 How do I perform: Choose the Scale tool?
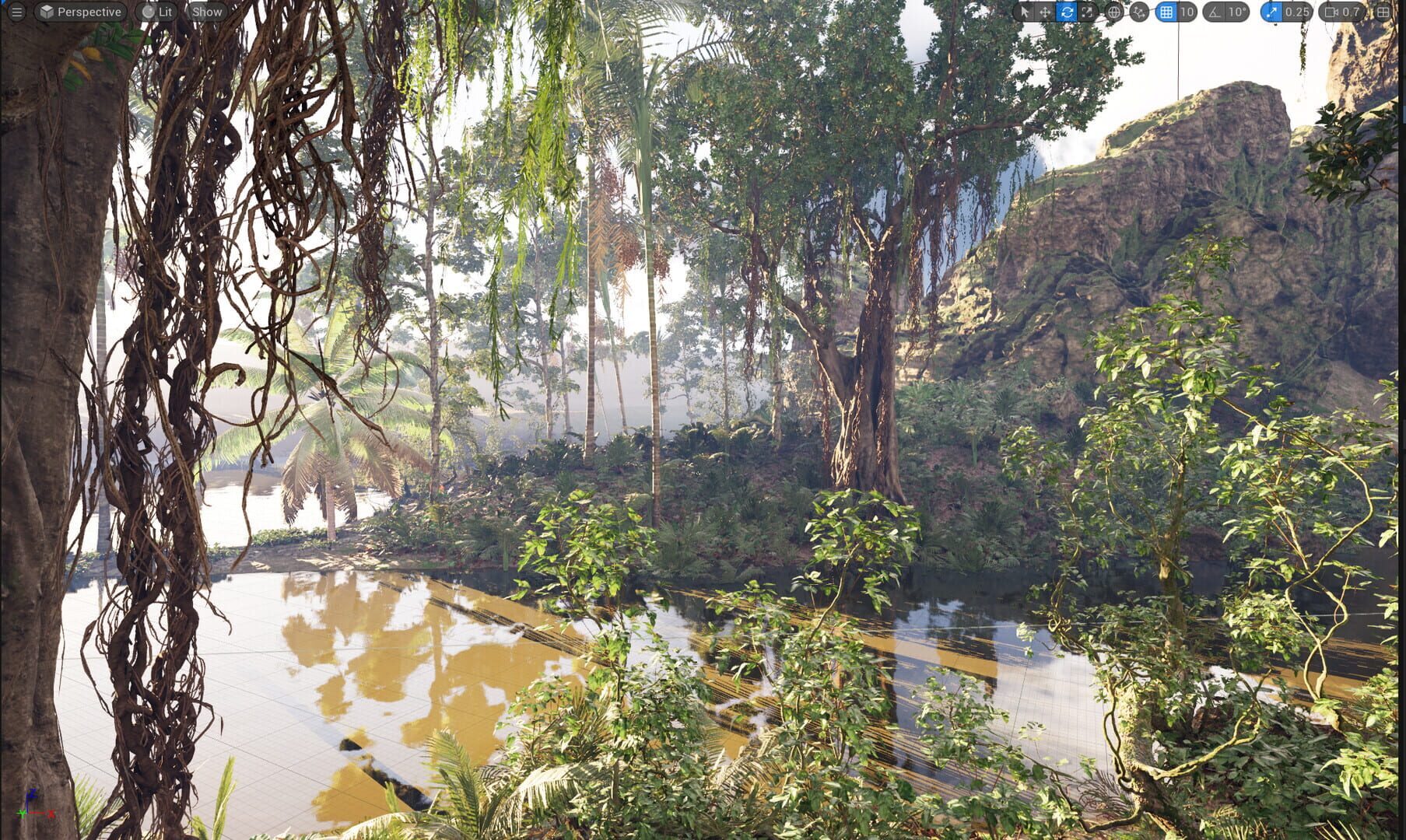coord(1085,12)
